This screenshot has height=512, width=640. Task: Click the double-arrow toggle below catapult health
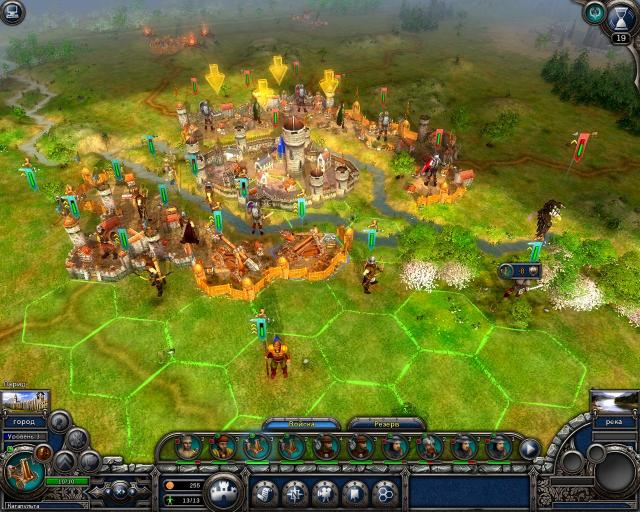pyautogui.click(x=122, y=490)
